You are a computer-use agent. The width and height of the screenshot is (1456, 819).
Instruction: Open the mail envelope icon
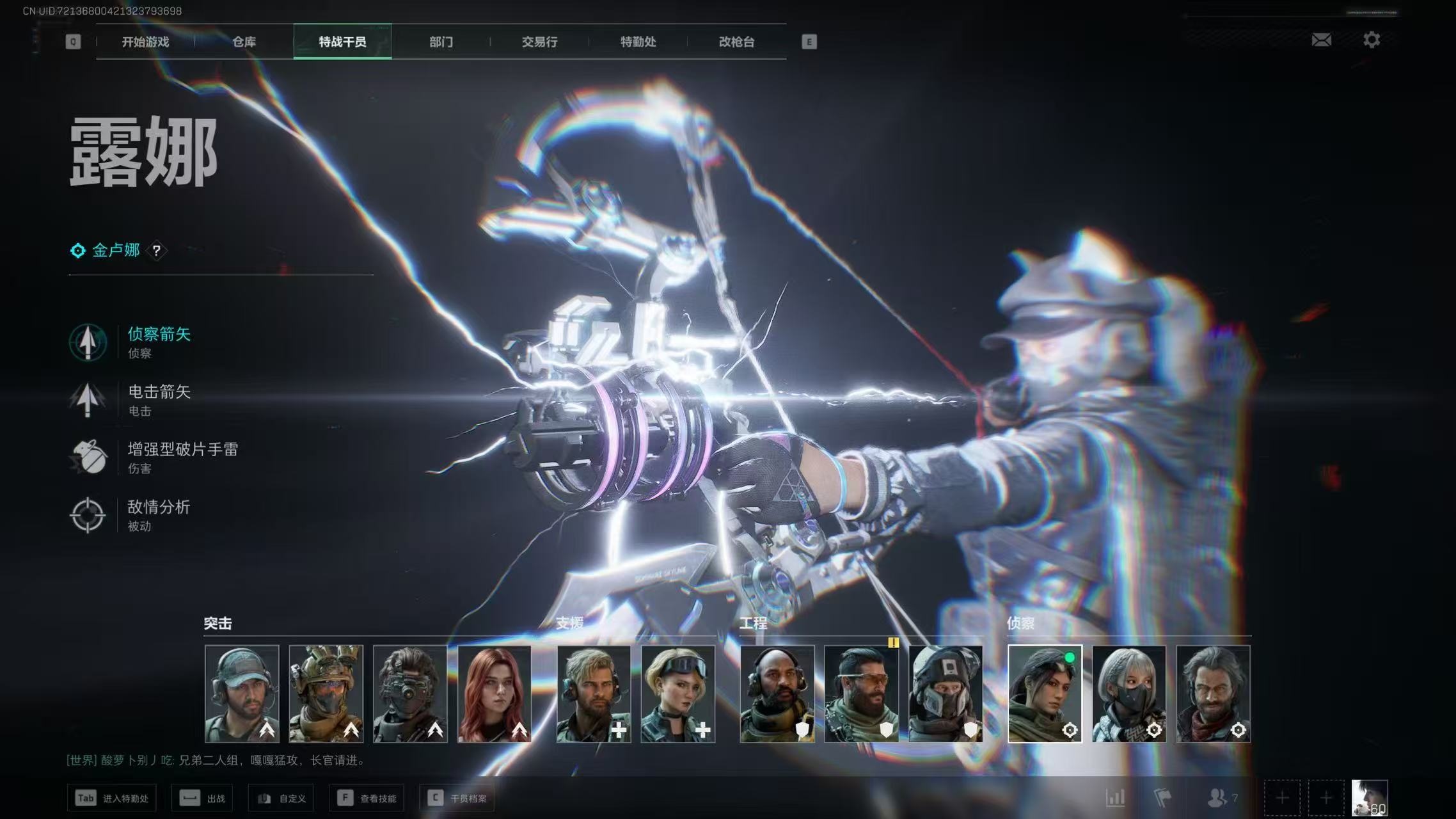click(x=1321, y=40)
